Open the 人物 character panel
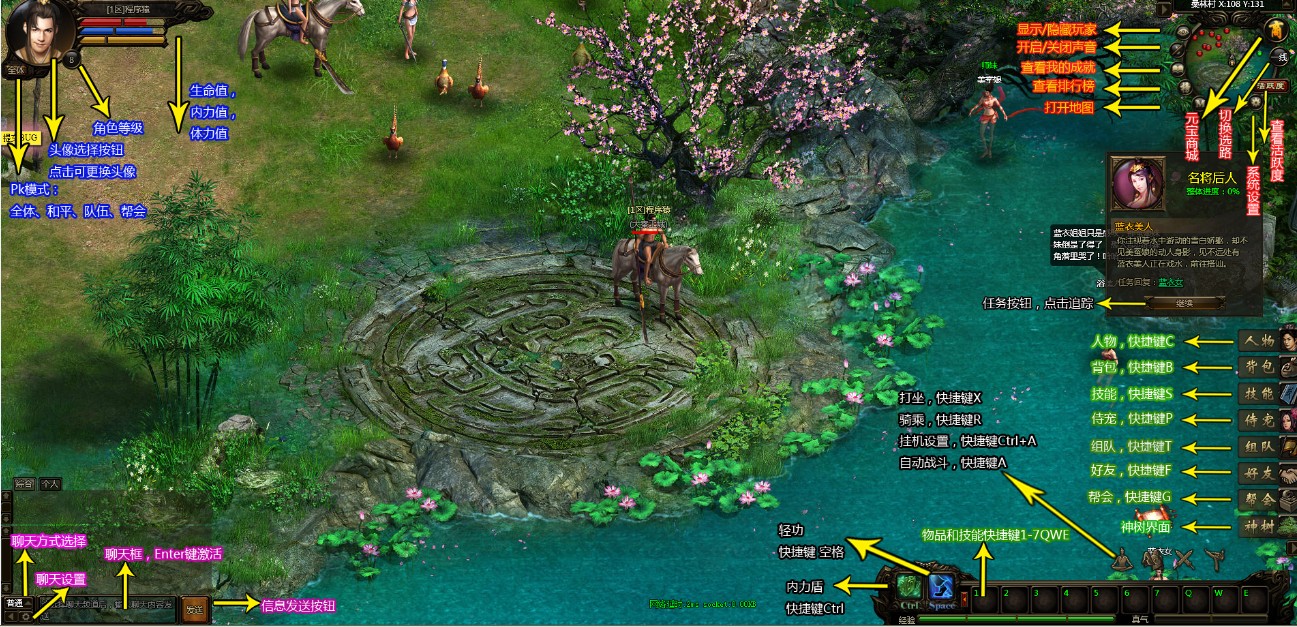 coord(1259,342)
